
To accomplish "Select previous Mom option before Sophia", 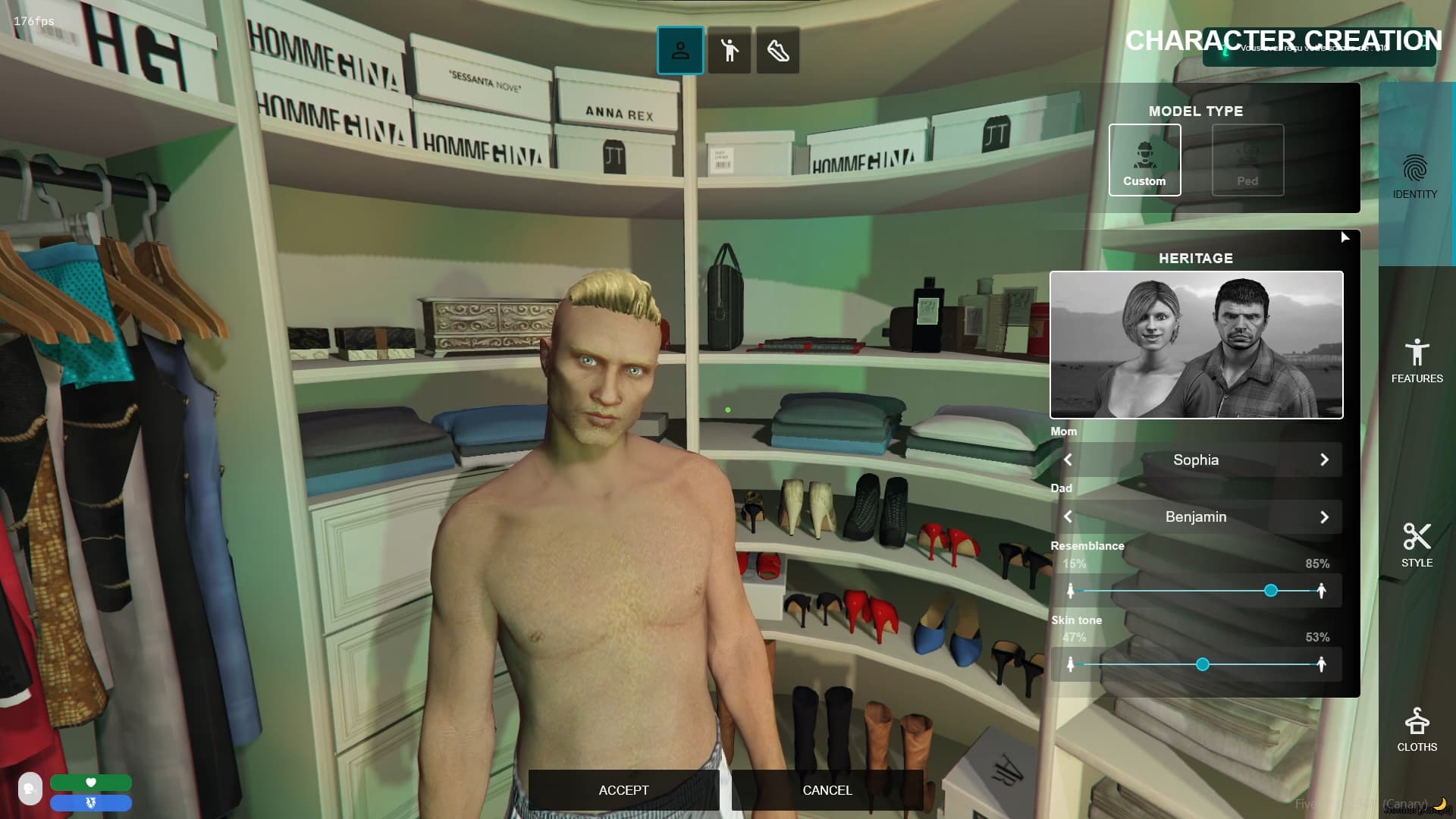I will (x=1068, y=460).
